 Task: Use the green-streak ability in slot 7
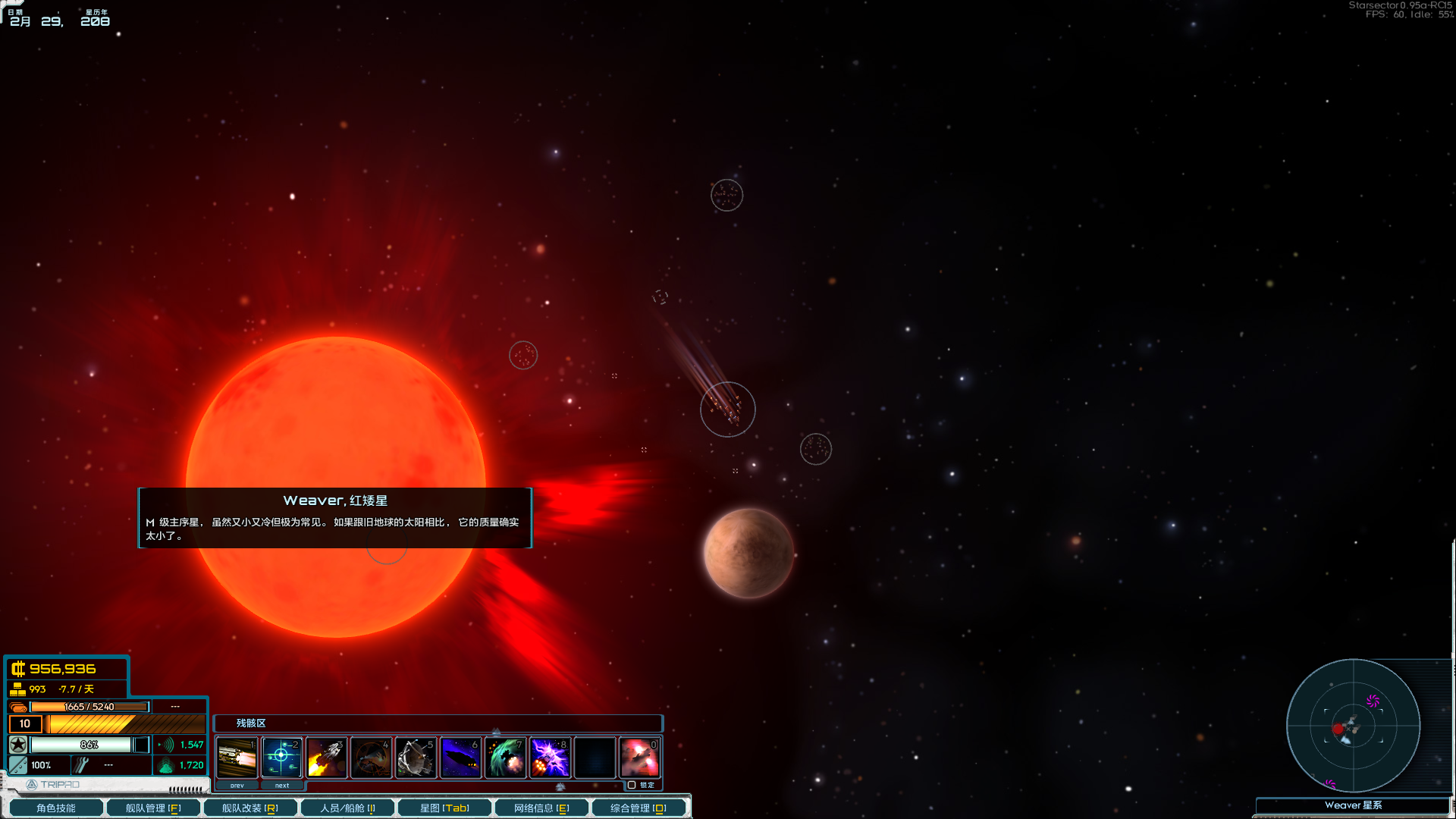pos(505,758)
